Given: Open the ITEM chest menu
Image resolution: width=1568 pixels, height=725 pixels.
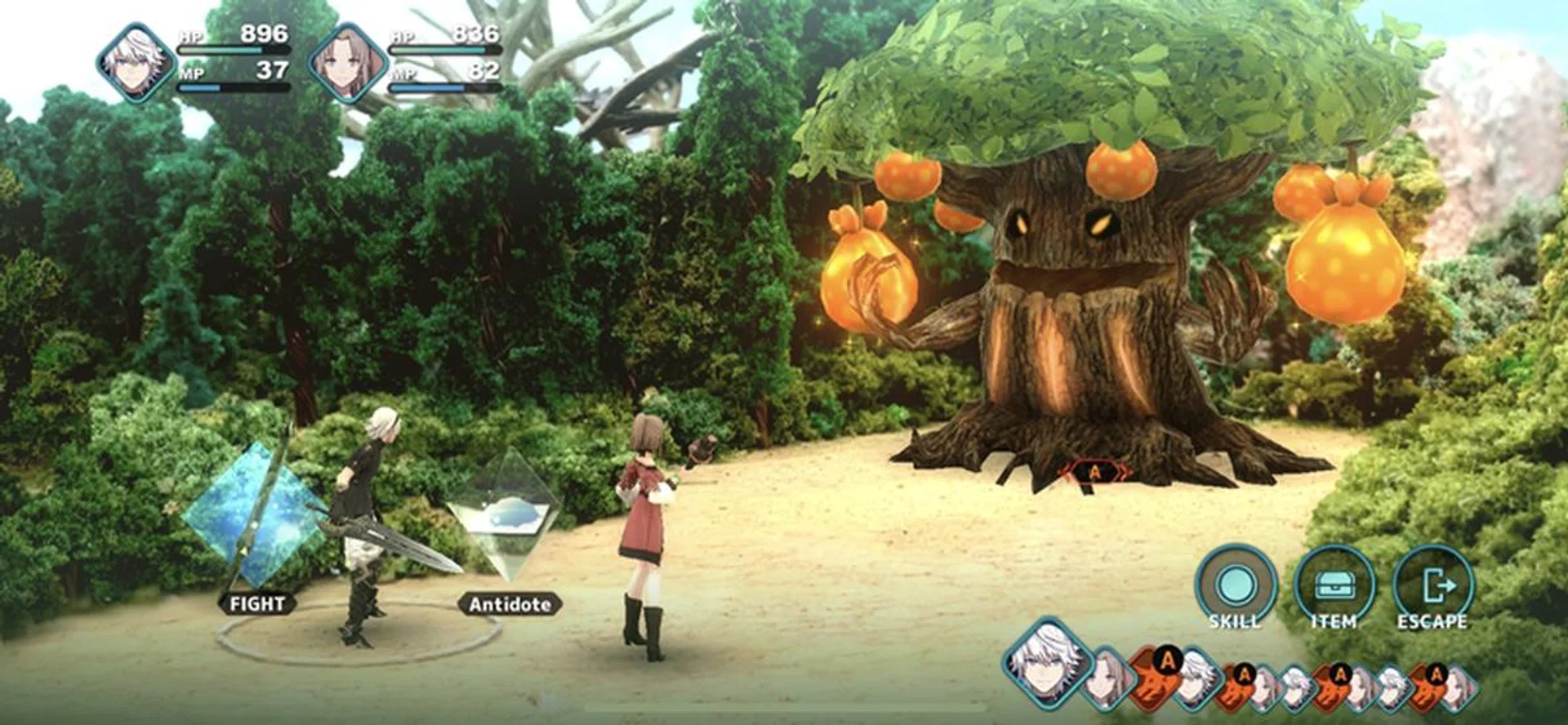Looking at the screenshot, I should coord(1334,587).
